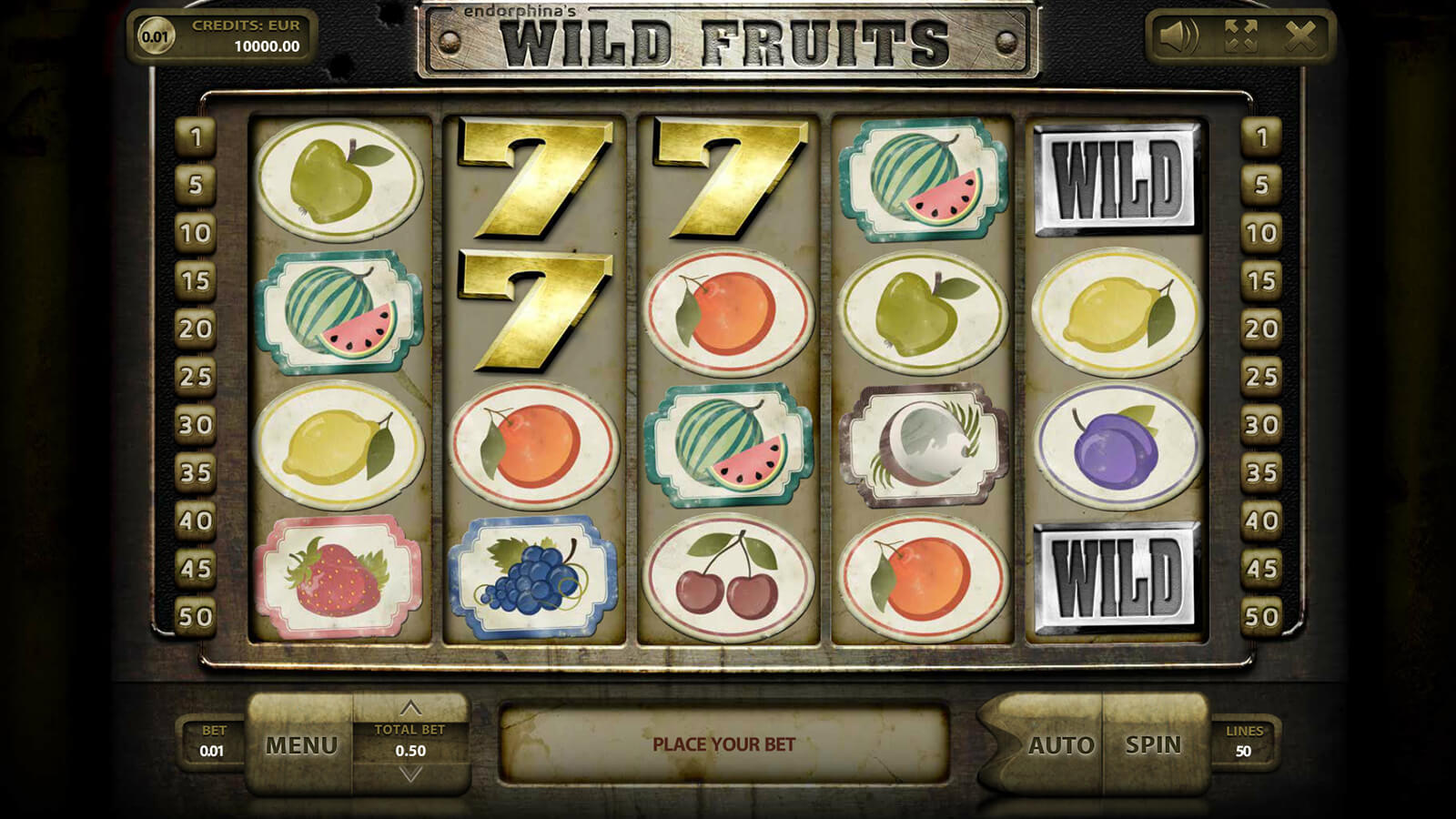Change the bet value box
1456x819 pixels.
[212, 743]
